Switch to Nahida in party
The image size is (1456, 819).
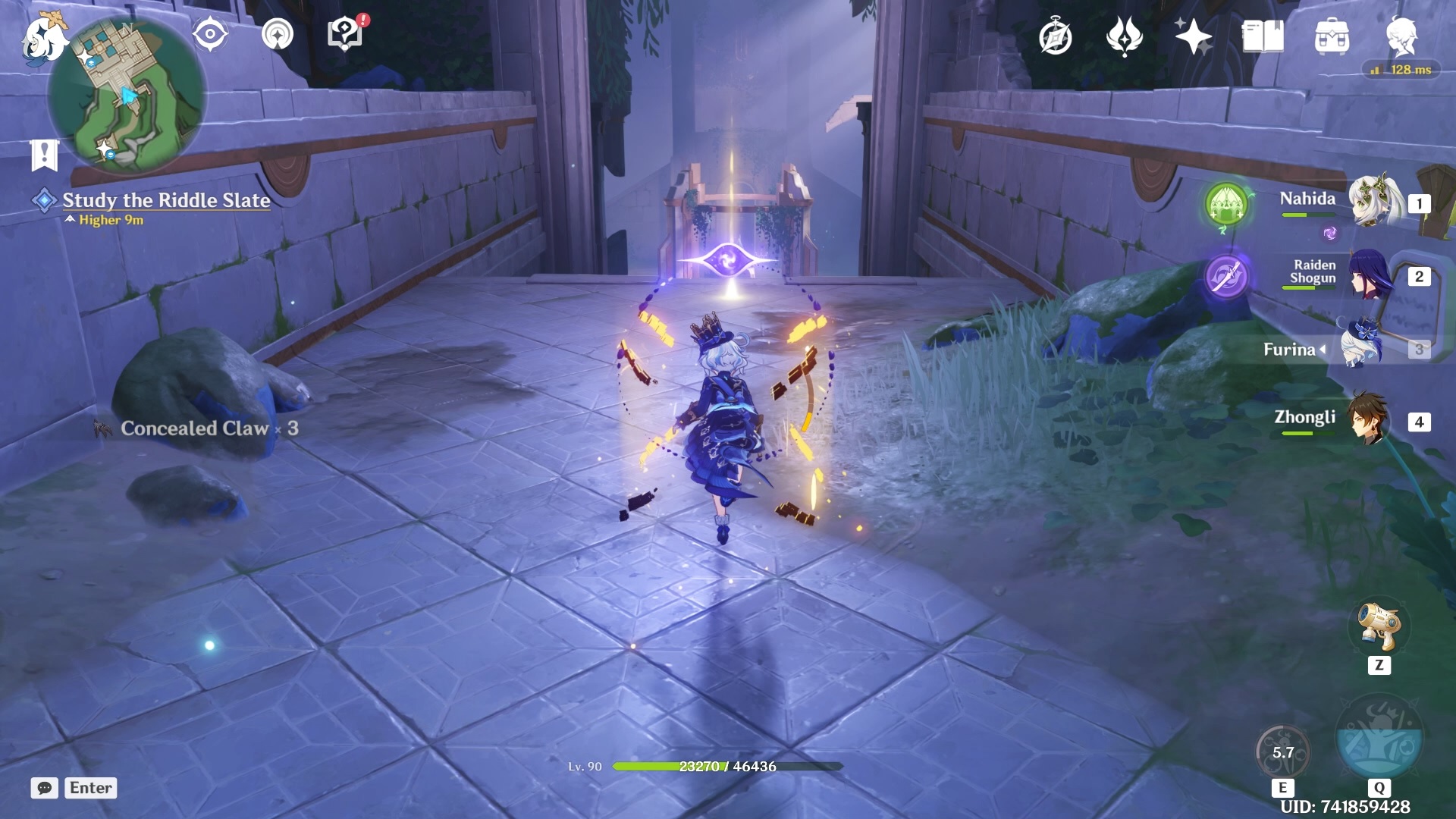click(x=1371, y=202)
